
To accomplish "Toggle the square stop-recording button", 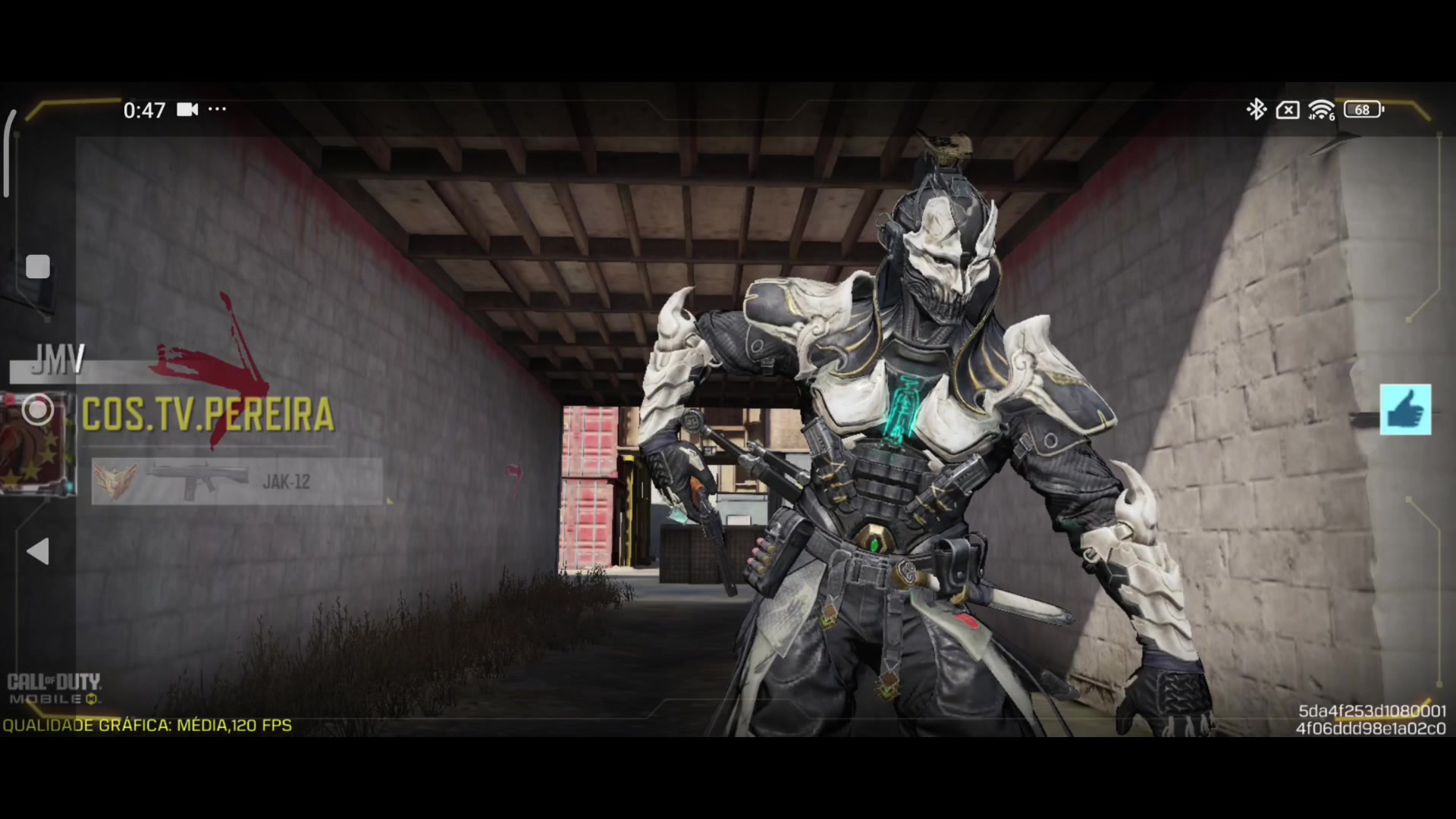I will click(x=38, y=267).
